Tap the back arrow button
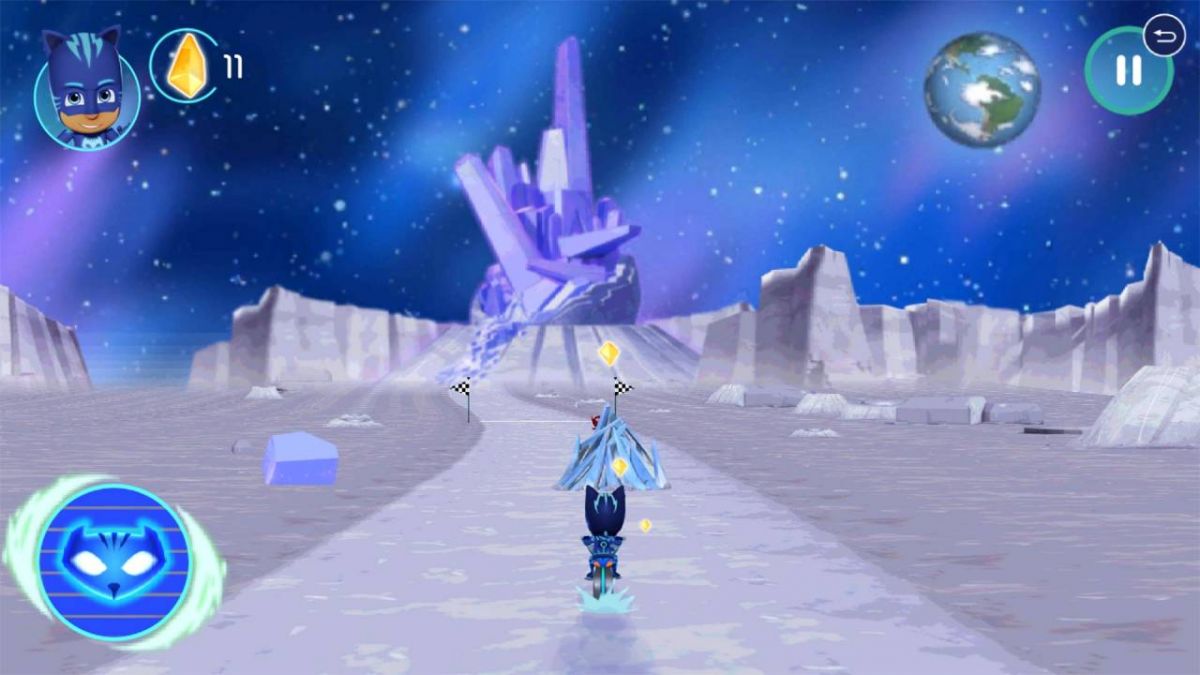Image resolution: width=1200 pixels, height=675 pixels. (x=1164, y=37)
